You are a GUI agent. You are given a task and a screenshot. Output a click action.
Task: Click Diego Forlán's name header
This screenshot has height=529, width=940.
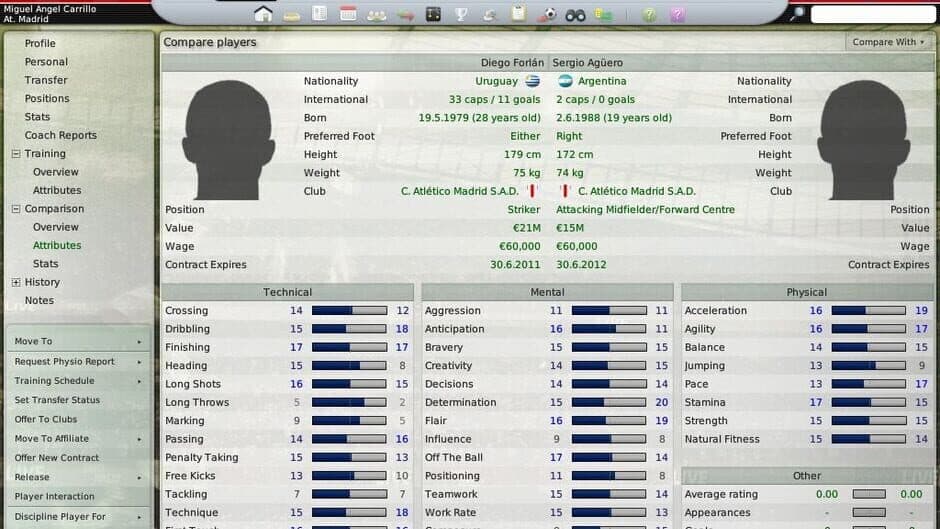pyautogui.click(x=510, y=62)
